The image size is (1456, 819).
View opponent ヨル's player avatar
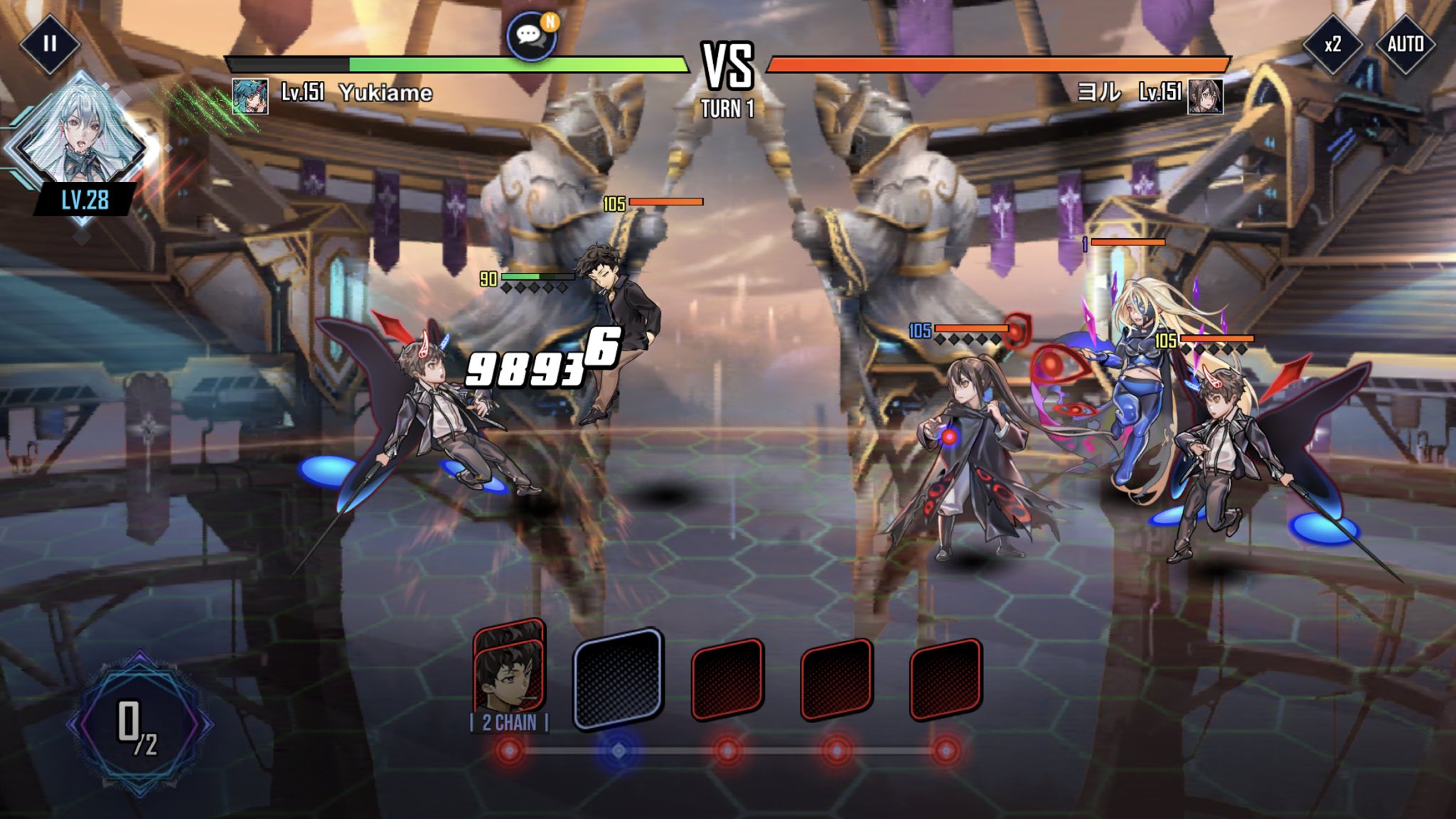tap(1205, 96)
